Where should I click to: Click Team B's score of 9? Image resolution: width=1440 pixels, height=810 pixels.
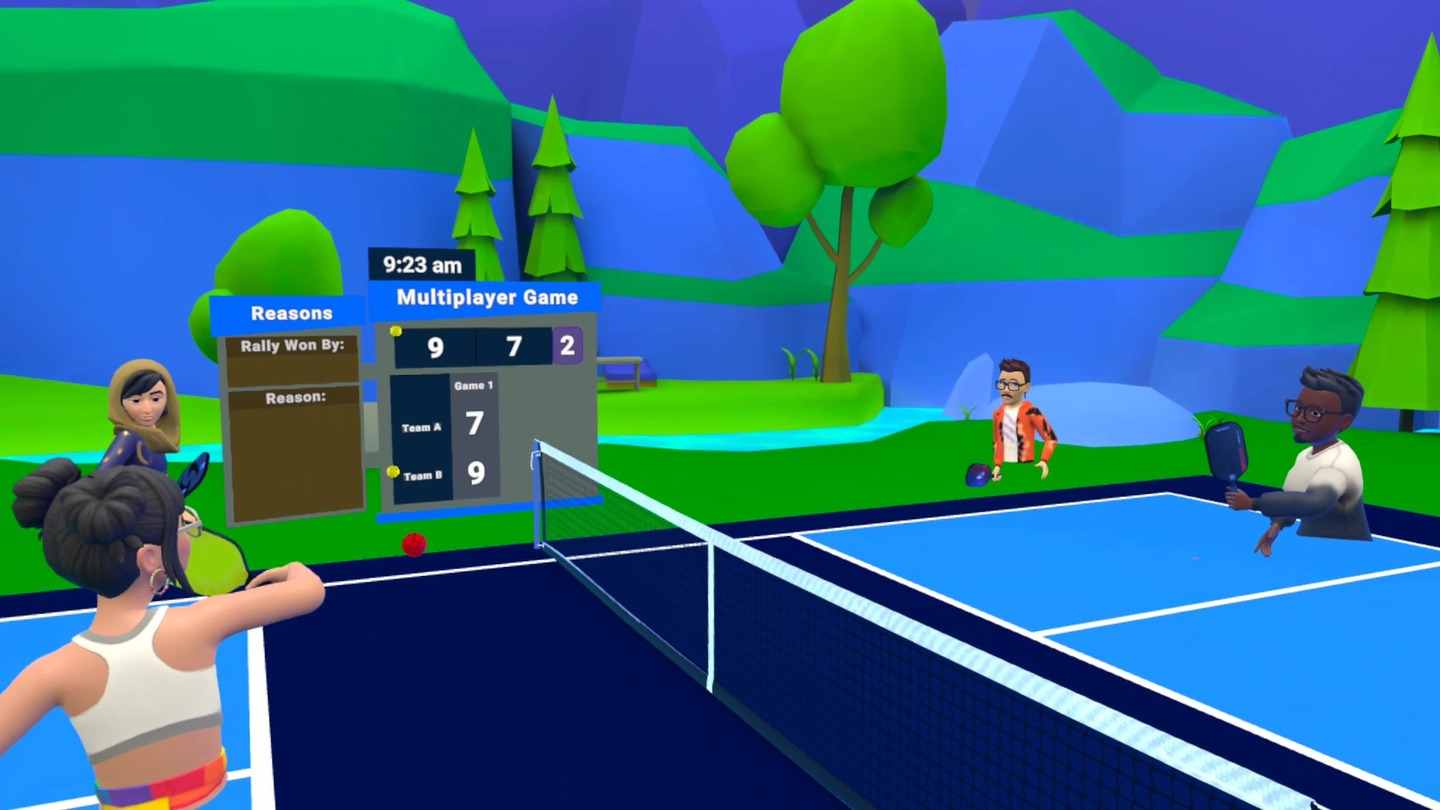478,474
